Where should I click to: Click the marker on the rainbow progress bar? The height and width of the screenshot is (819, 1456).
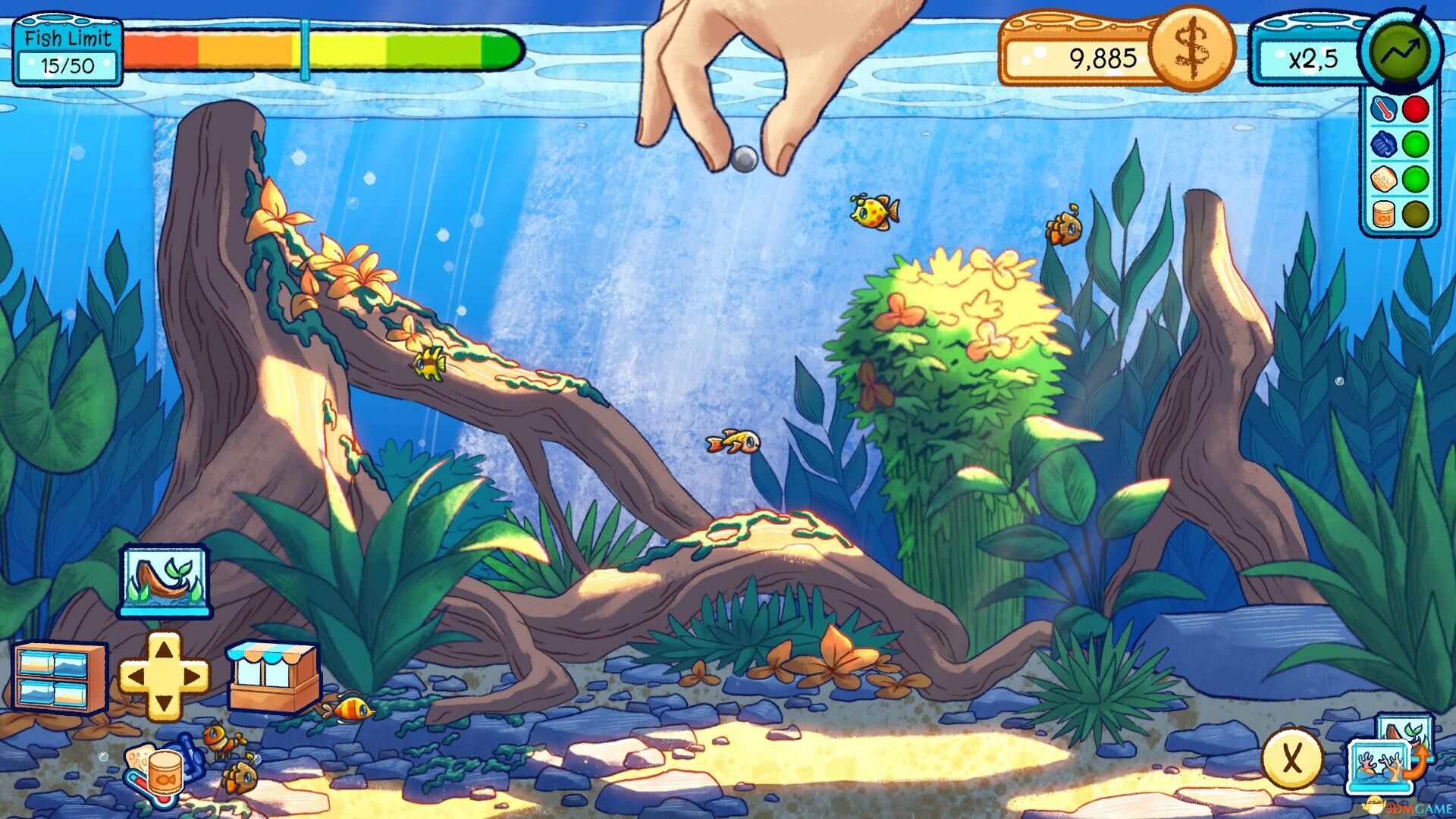pyautogui.click(x=305, y=49)
